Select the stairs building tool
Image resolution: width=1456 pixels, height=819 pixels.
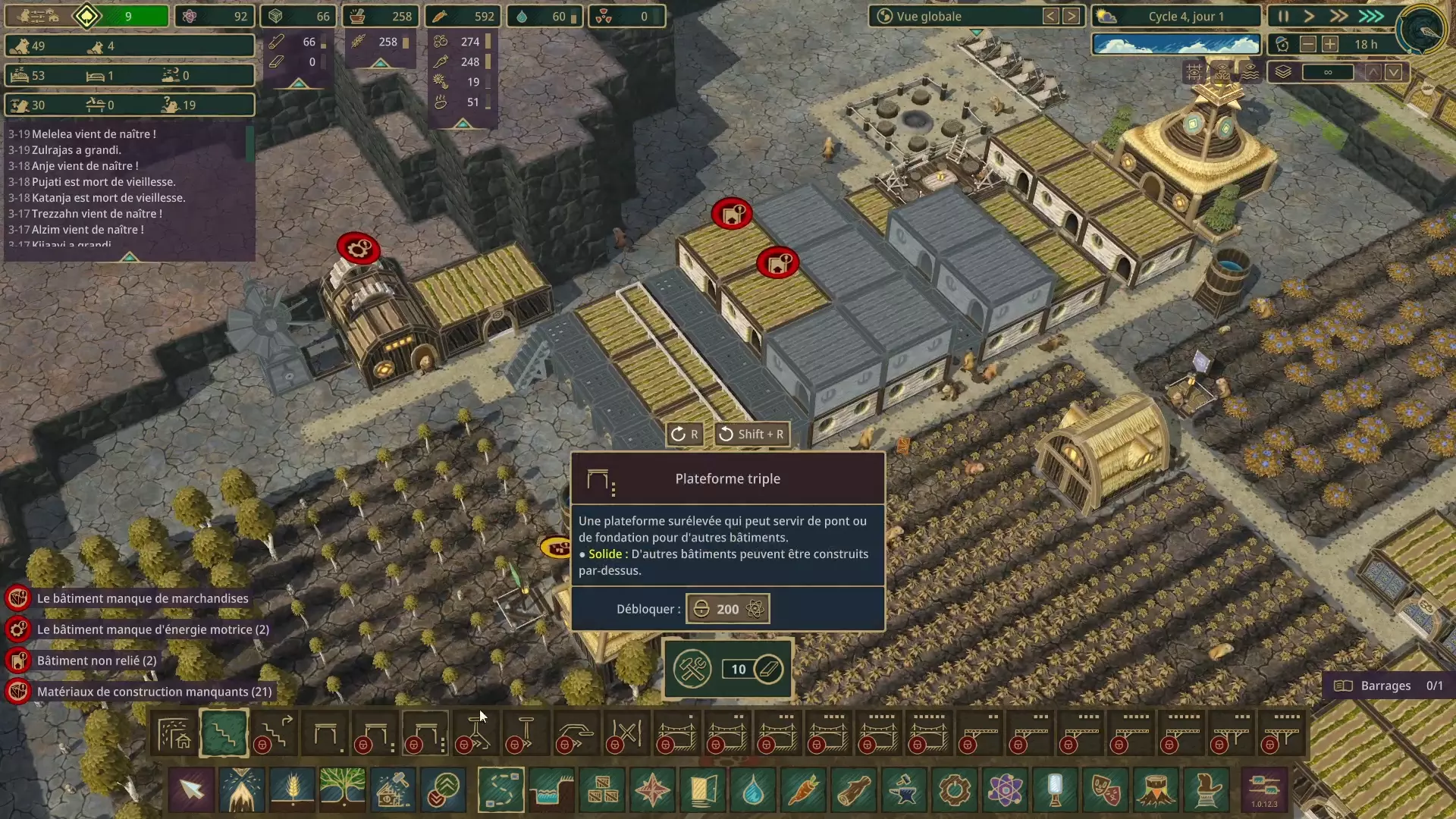(x=224, y=733)
